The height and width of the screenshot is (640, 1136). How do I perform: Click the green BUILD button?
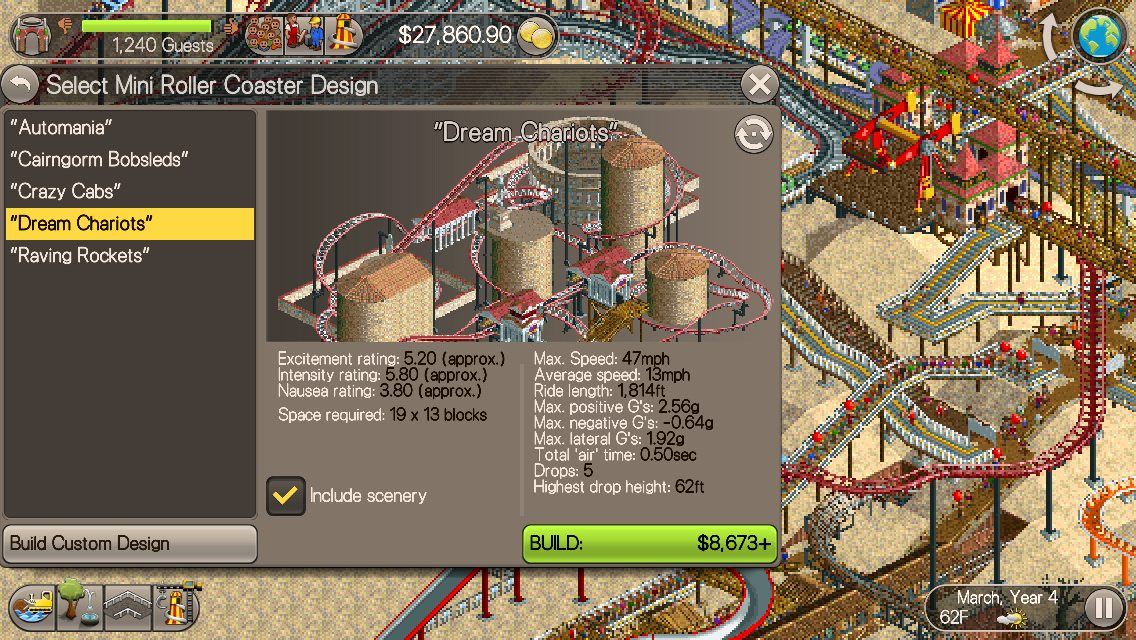tap(650, 543)
